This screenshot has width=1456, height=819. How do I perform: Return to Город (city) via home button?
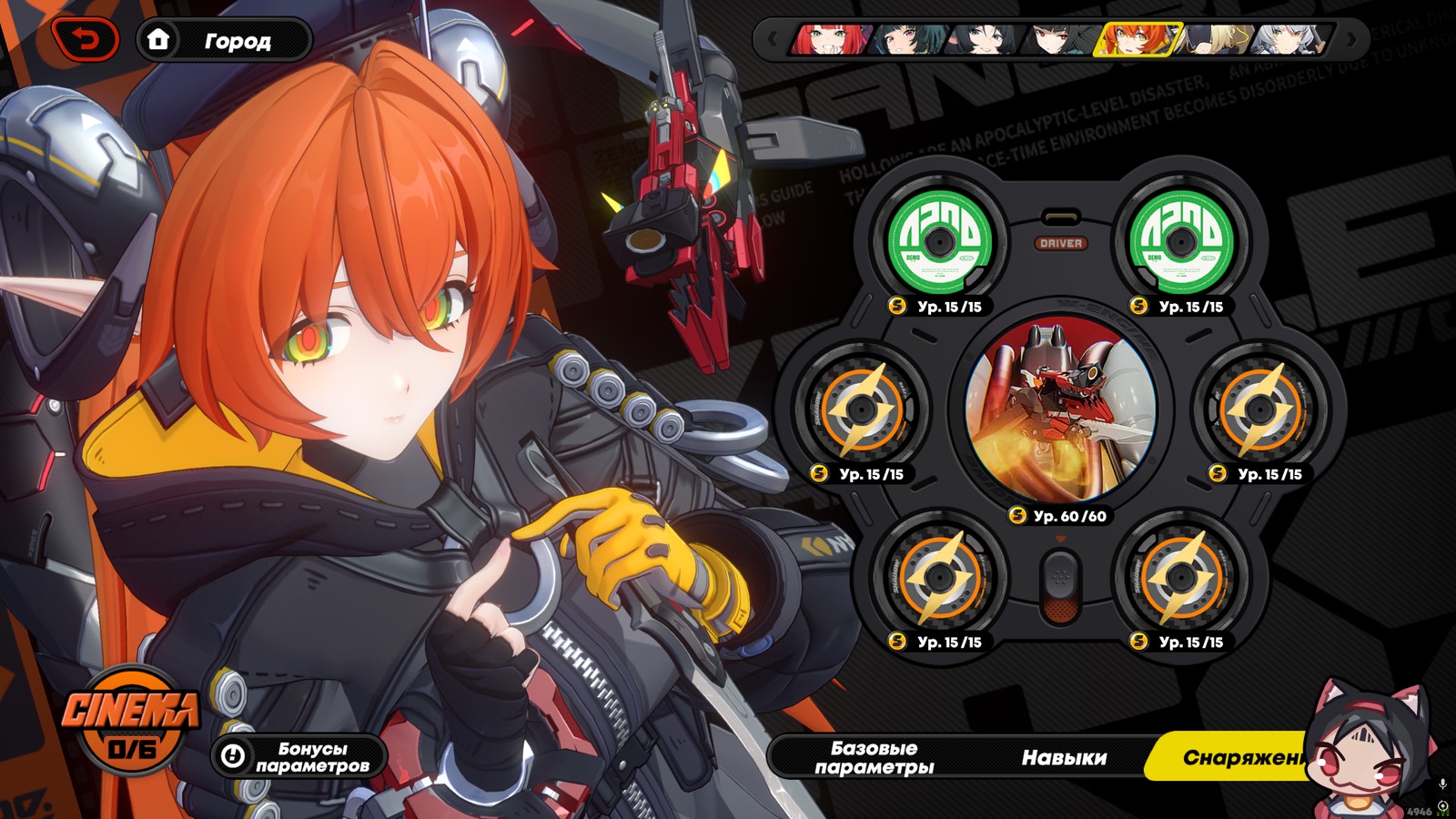(223, 41)
